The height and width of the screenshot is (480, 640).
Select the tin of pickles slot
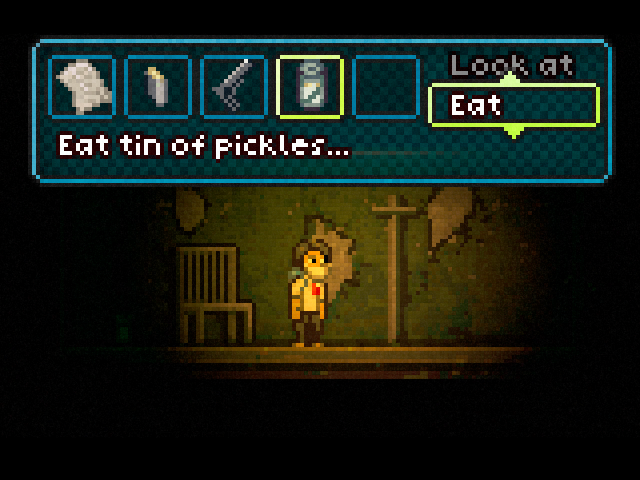[310, 88]
